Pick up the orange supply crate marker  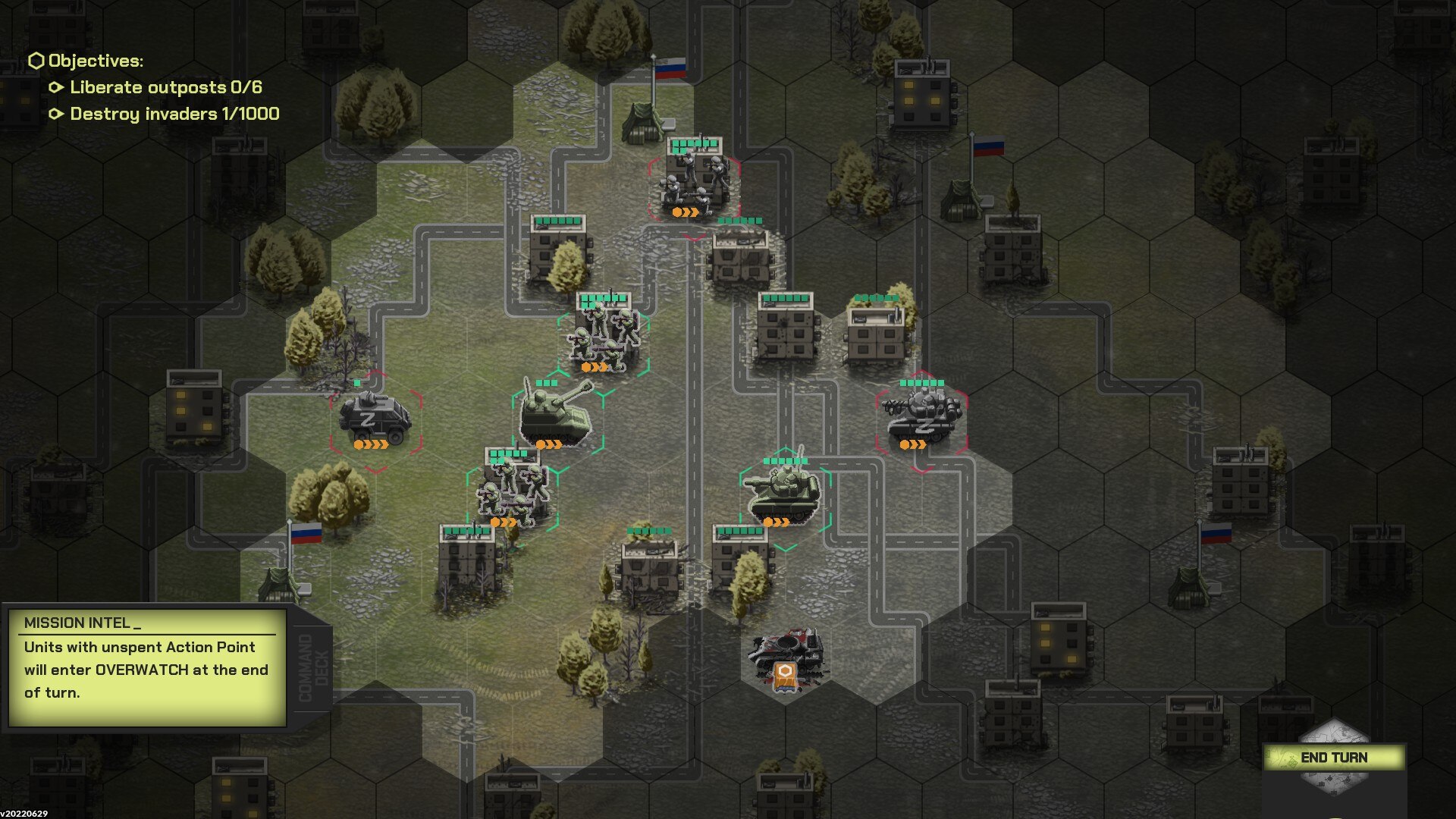[x=786, y=674]
